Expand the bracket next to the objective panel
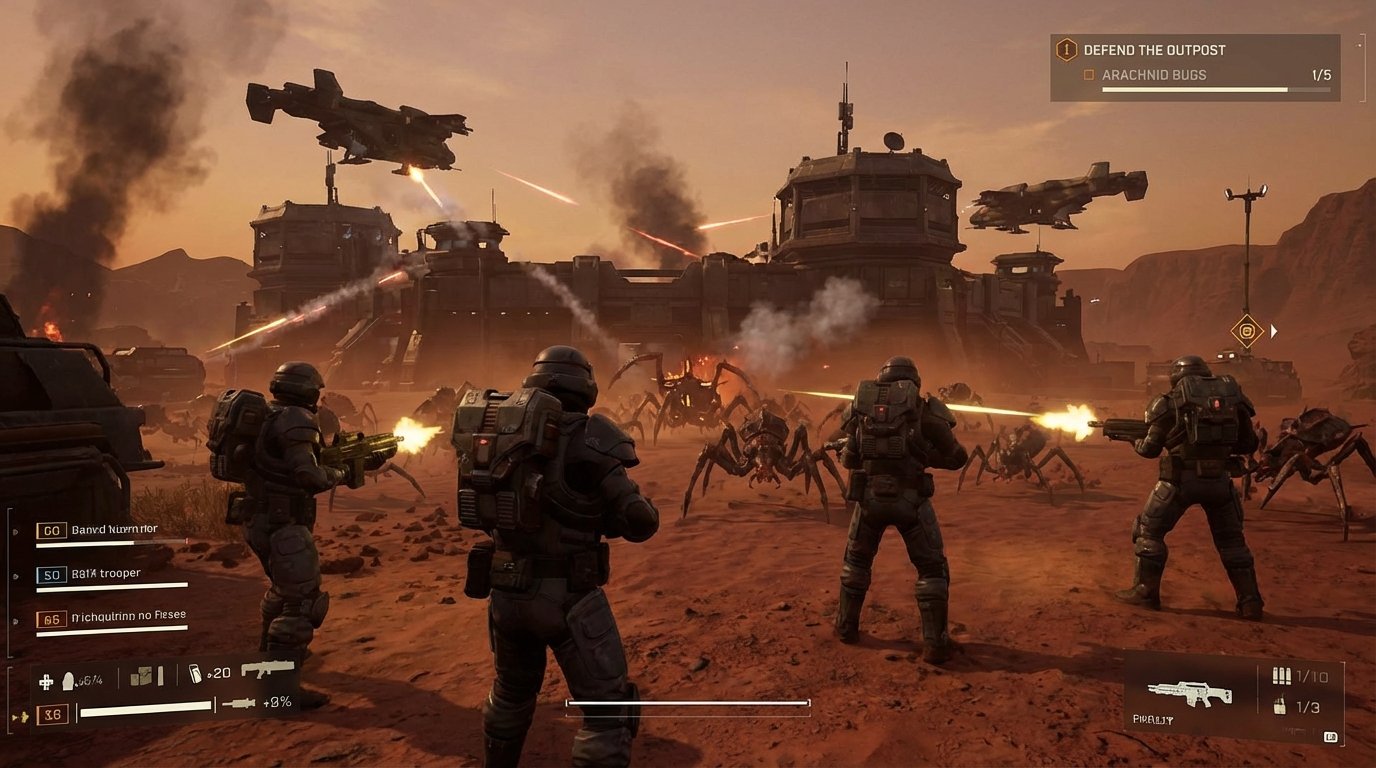 point(1362,67)
